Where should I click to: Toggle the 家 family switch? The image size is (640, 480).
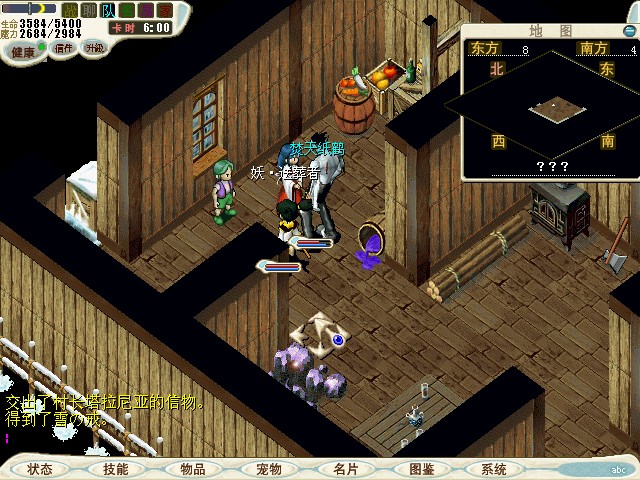(163, 9)
